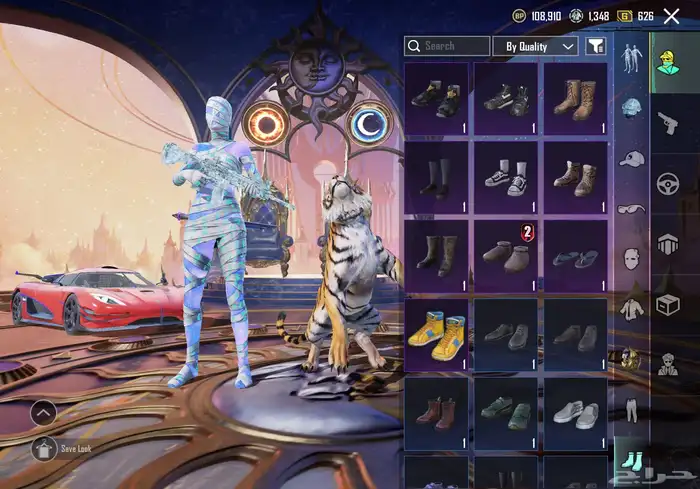Expand the up-arrow circle button

pyautogui.click(x=43, y=412)
